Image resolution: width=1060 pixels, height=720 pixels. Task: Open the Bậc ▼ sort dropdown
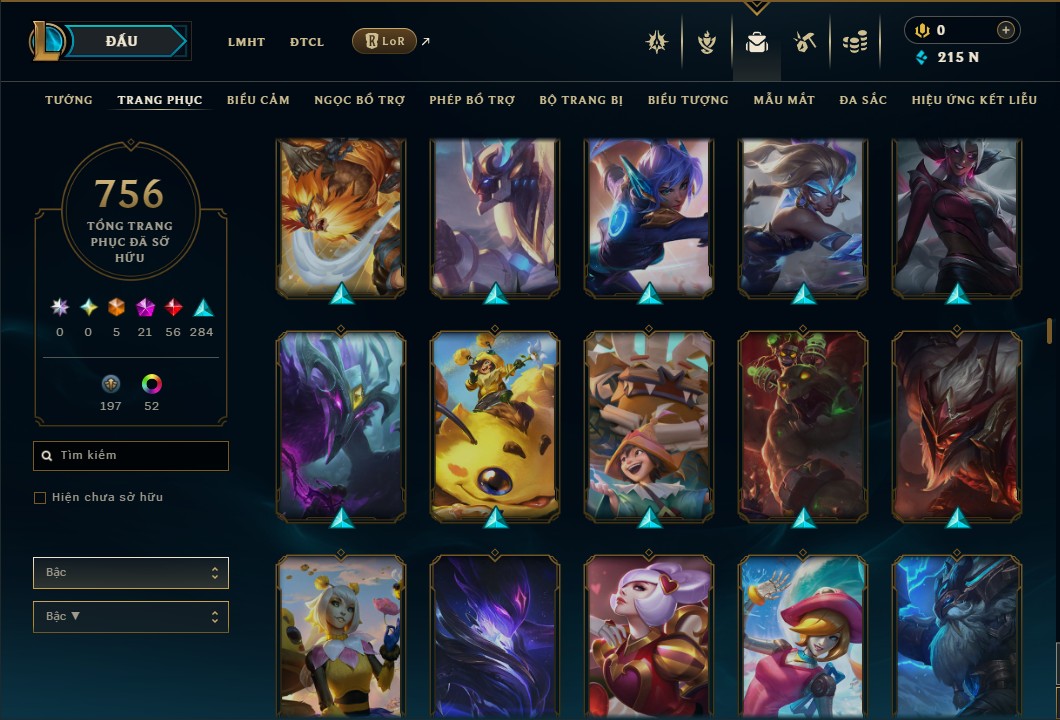pos(131,617)
